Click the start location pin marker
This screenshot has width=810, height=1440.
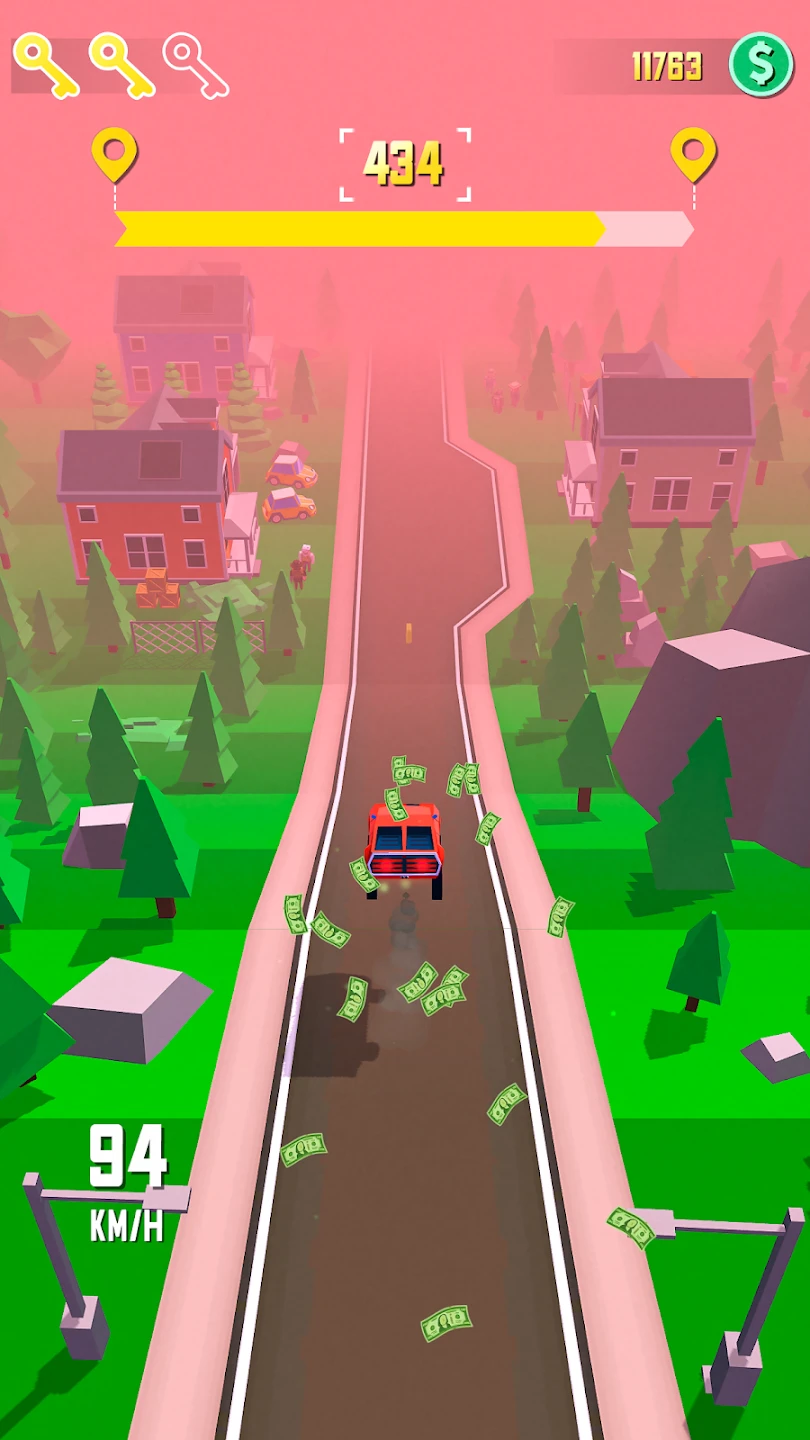[114, 154]
